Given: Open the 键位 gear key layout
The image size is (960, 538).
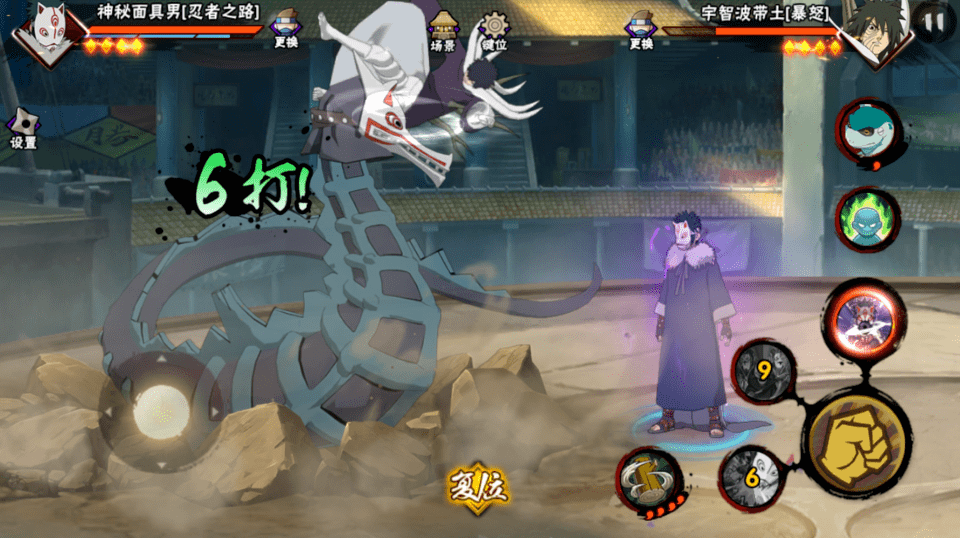Looking at the screenshot, I should tap(494, 30).
